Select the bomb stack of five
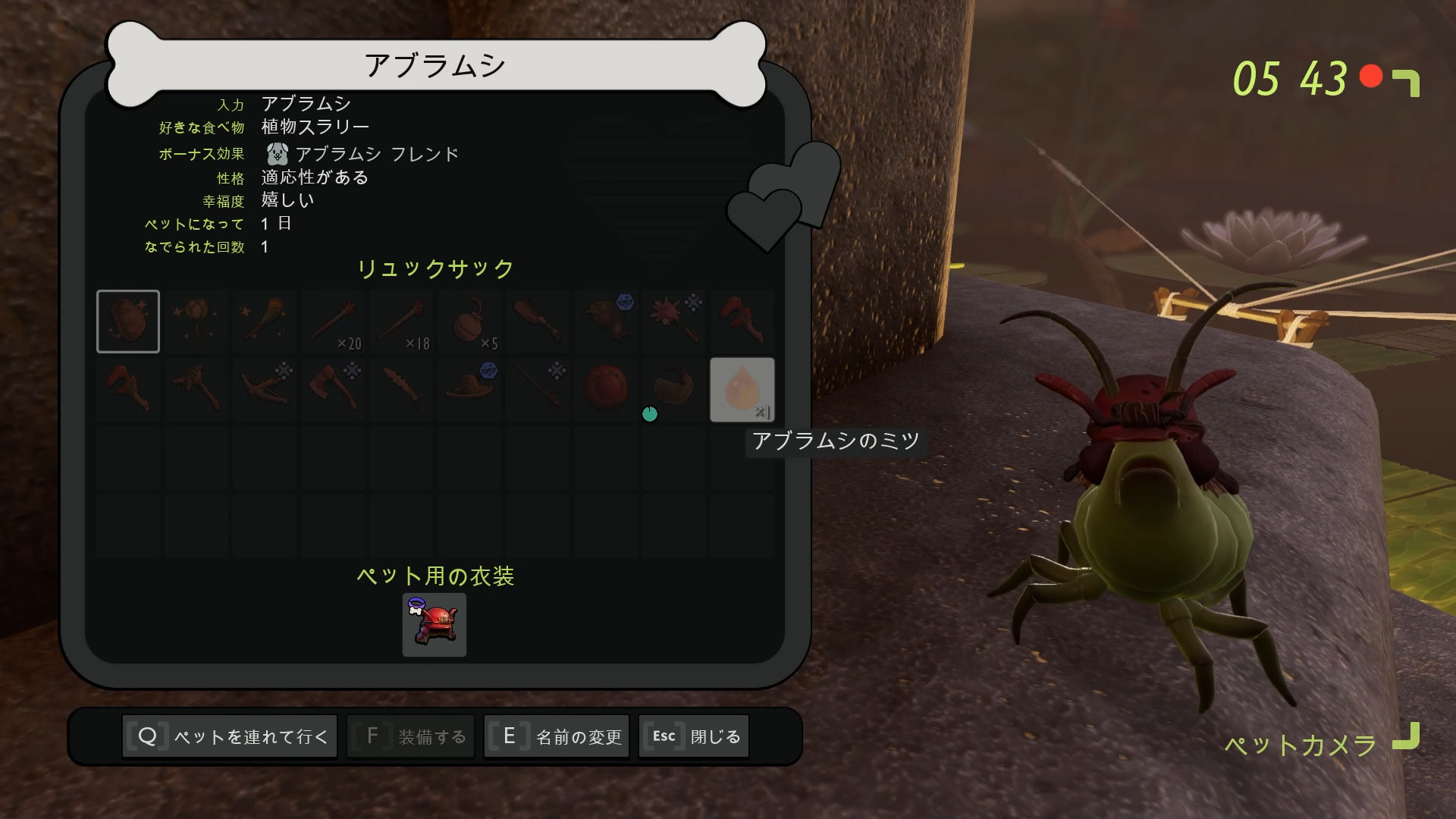 click(469, 321)
